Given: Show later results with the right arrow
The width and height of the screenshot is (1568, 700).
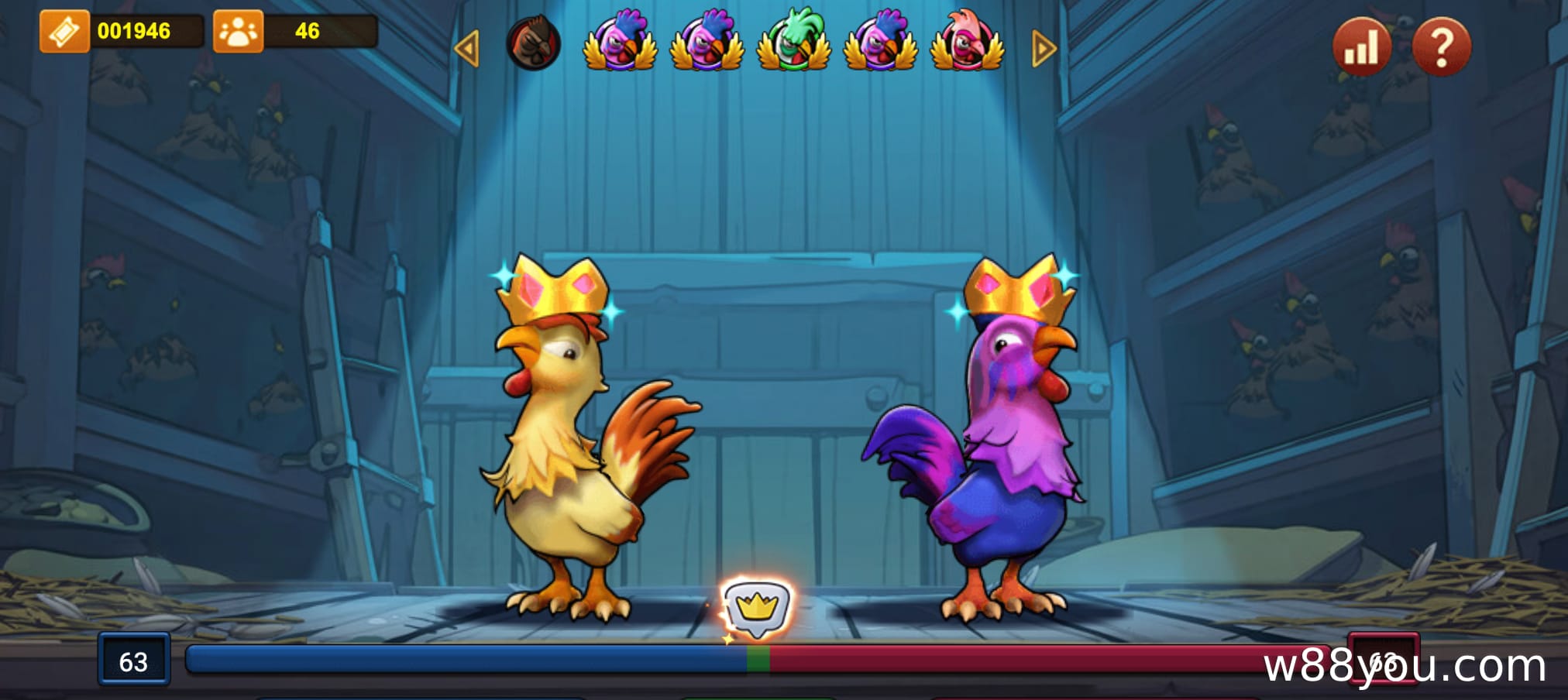Looking at the screenshot, I should coord(1044,49).
